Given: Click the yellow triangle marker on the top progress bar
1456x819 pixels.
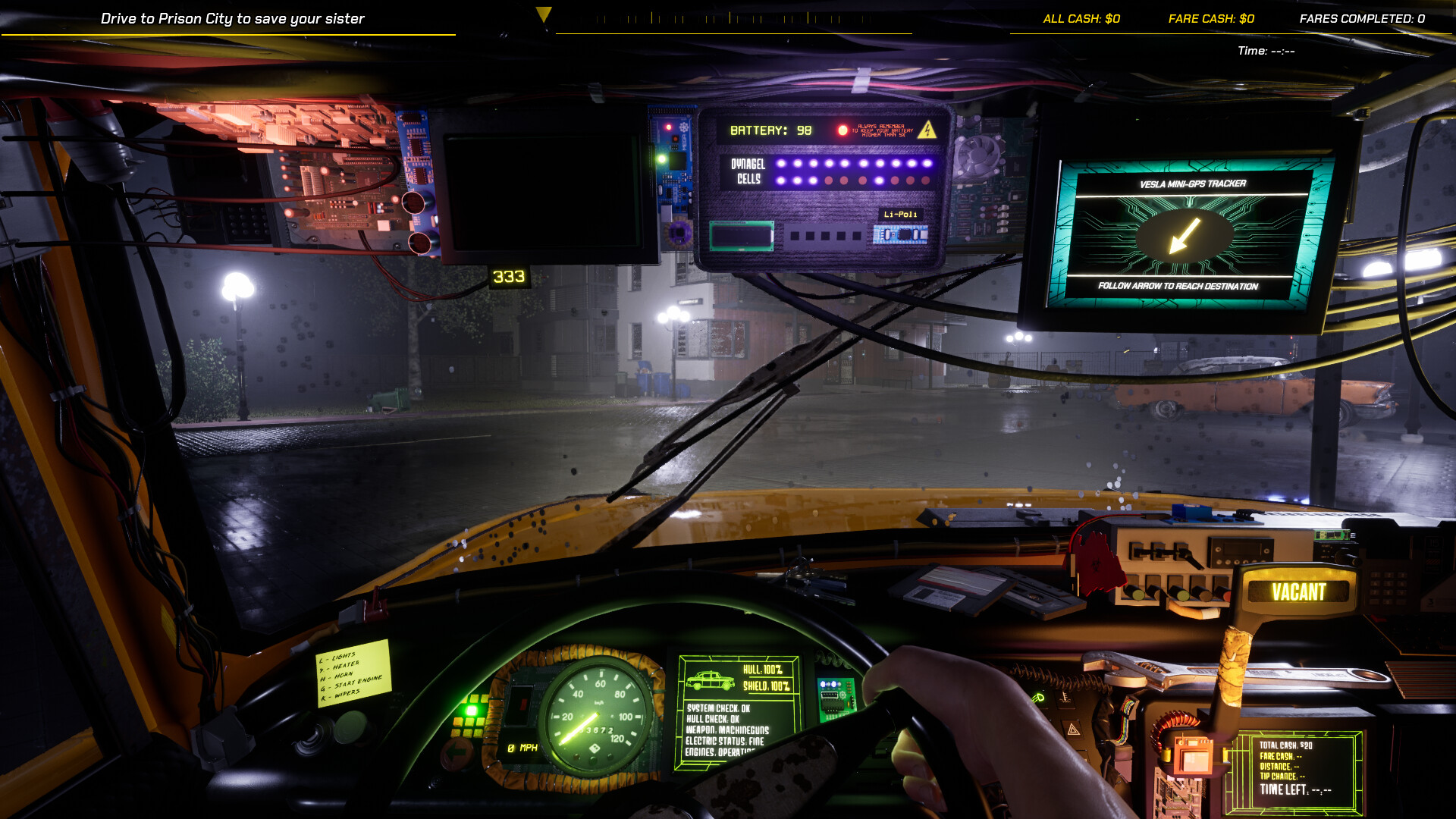Looking at the screenshot, I should click(x=543, y=13).
